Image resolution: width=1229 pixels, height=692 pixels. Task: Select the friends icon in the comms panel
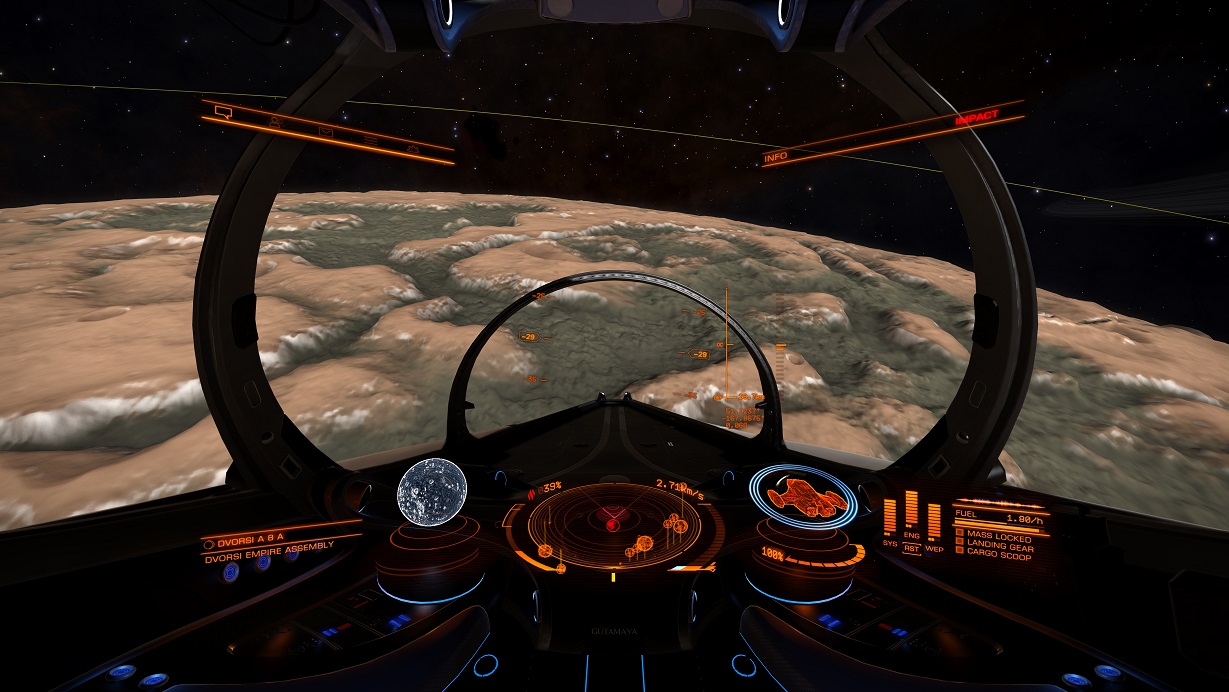[276, 121]
